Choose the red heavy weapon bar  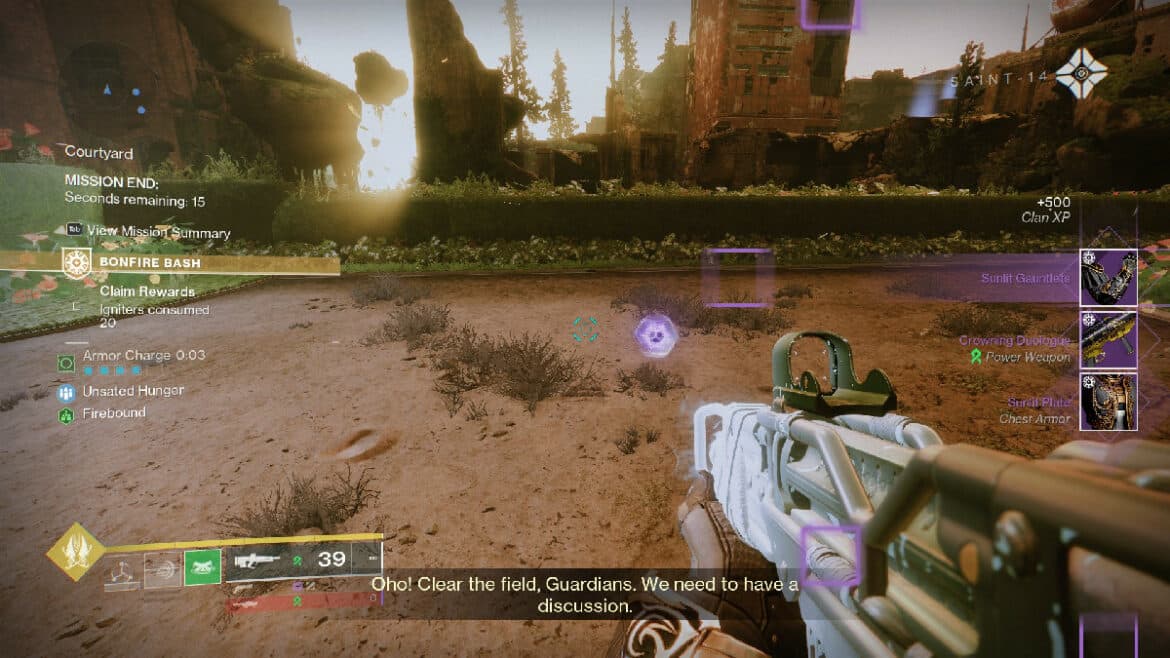300,601
